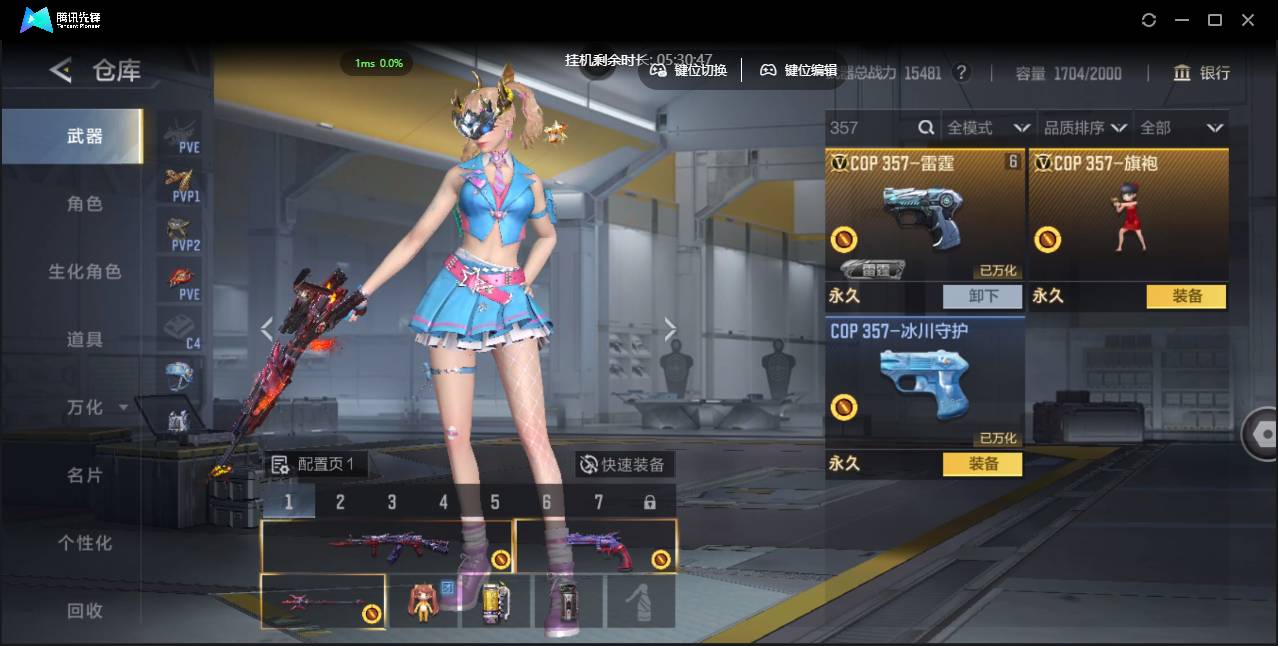Image resolution: width=1278 pixels, height=646 pixels.
Task: Click the 357 search field
Action: 870,128
